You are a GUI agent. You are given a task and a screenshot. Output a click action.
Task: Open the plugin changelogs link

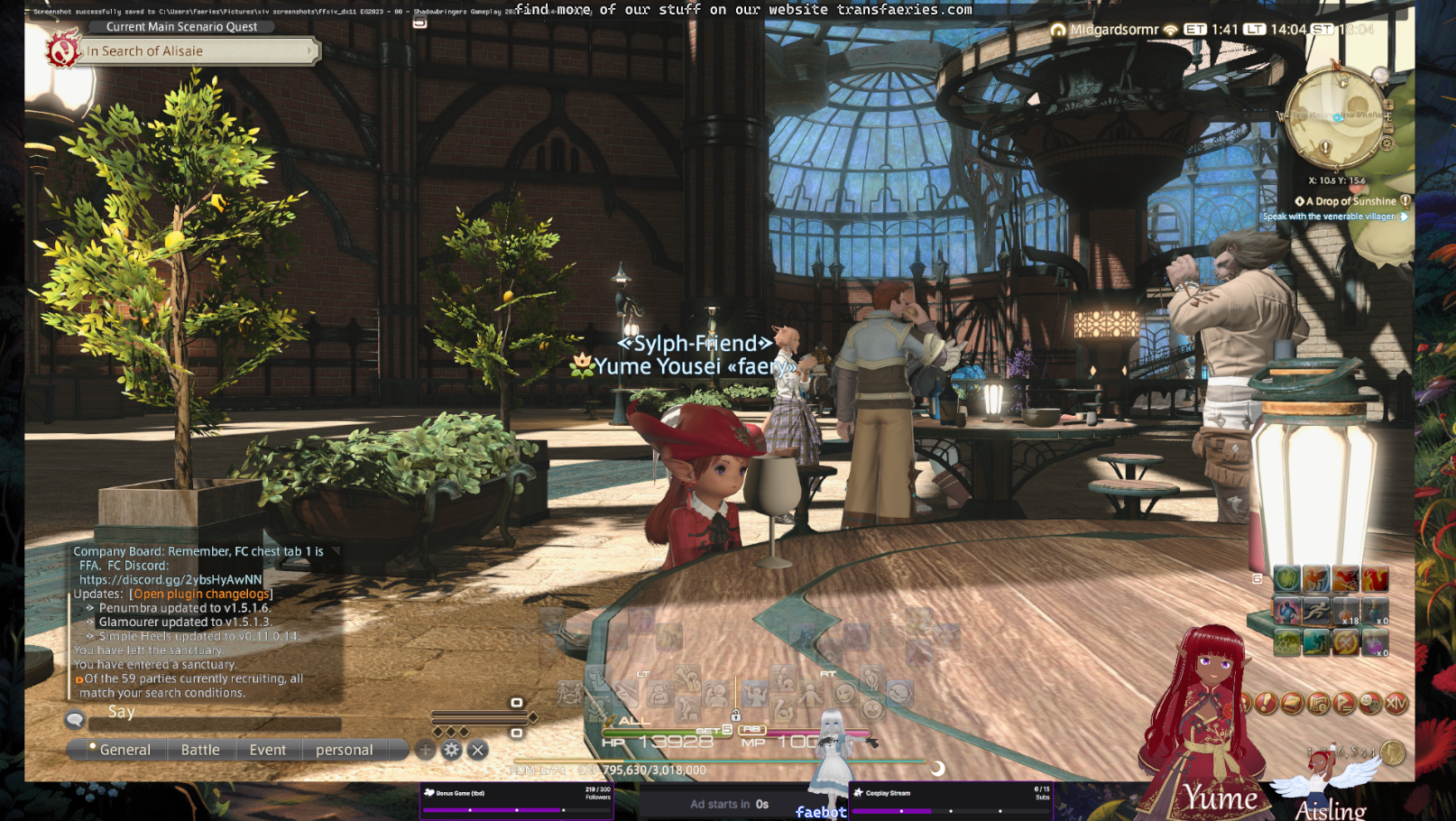pos(201,594)
